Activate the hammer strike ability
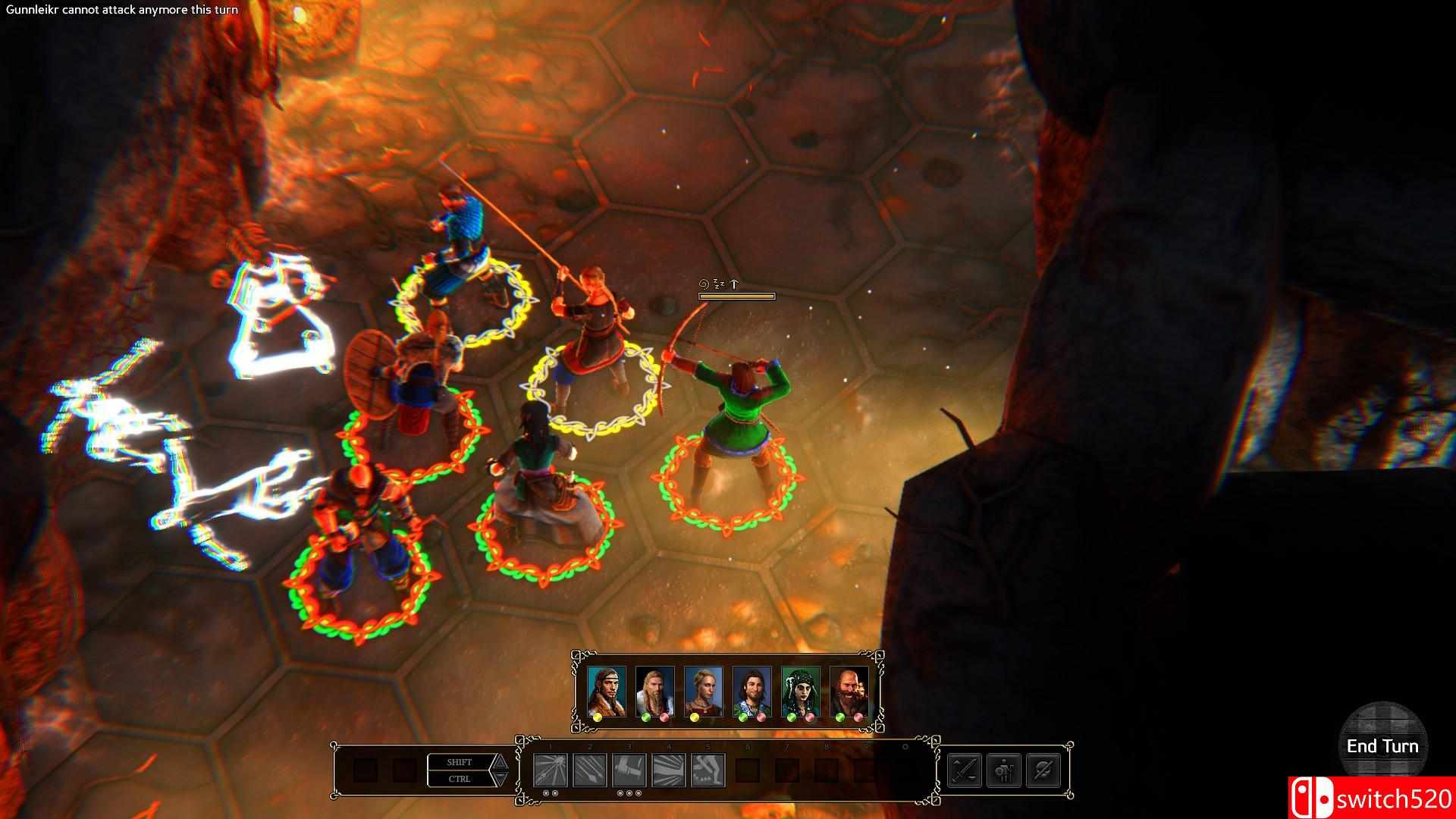Viewport: 1456px width, 819px height. click(x=629, y=770)
